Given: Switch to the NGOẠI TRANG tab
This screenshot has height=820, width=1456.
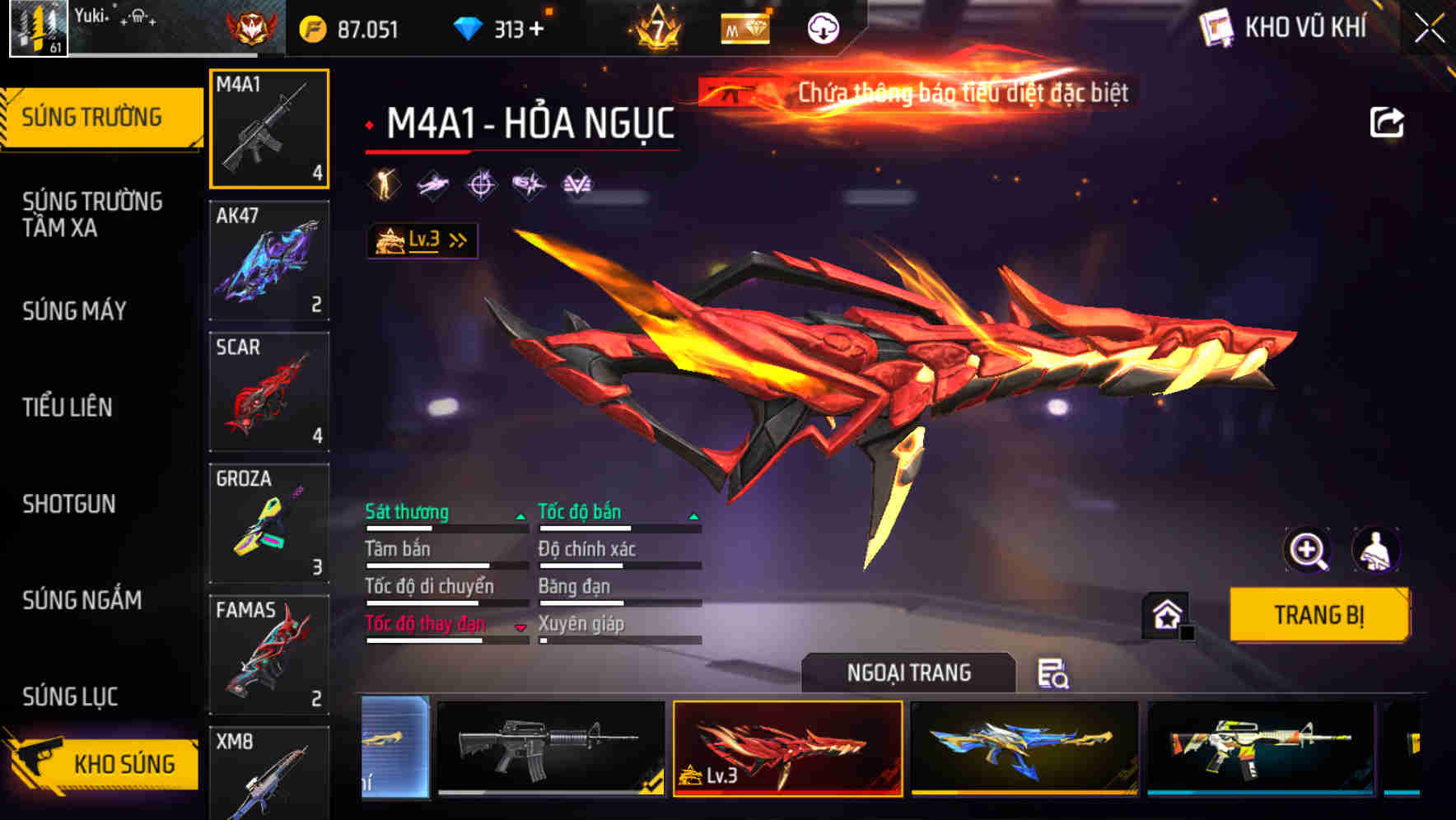Looking at the screenshot, I should pyautogui.click(x=908, y=673).
